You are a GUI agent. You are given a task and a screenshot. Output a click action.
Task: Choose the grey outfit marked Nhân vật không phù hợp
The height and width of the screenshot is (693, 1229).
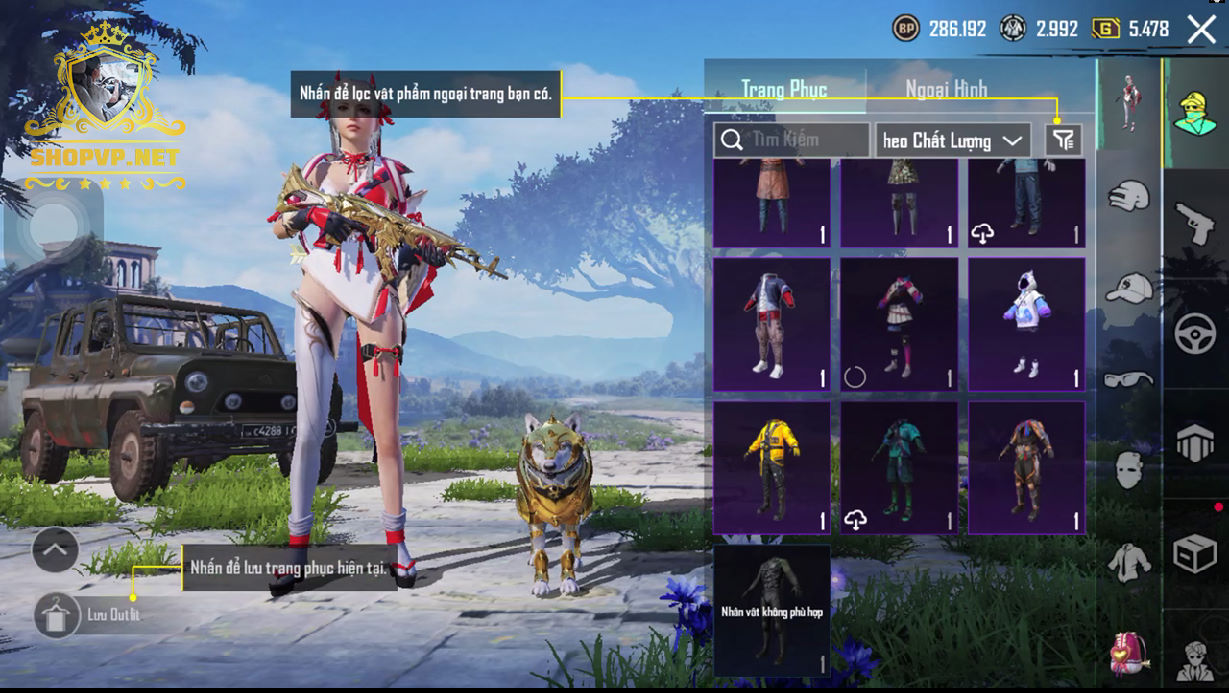coord(771,610)
